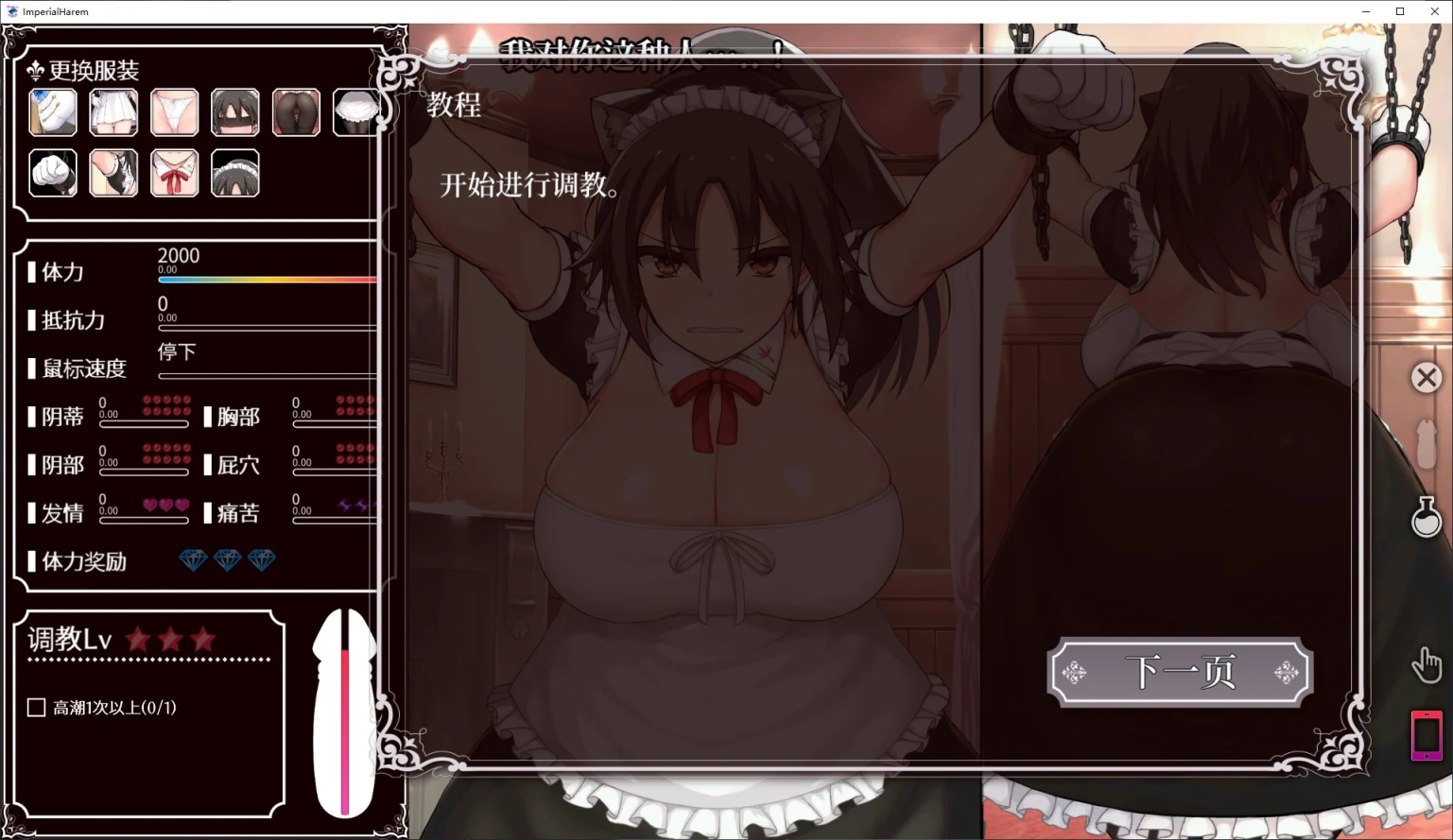
Task: Choose the maid headdress costume item
Action: coord(234,173)
